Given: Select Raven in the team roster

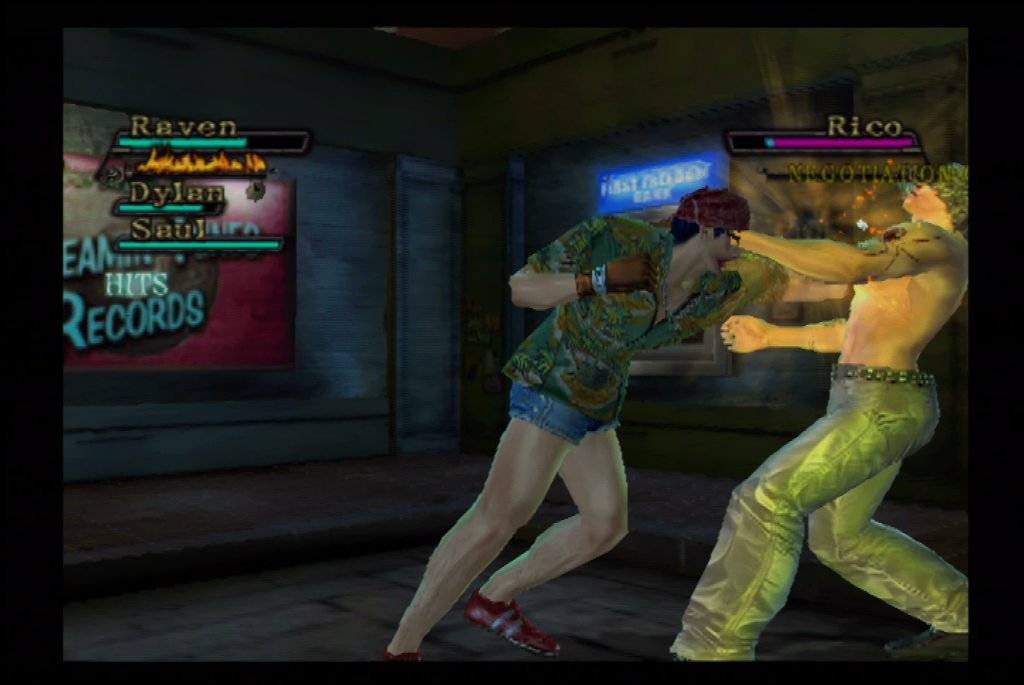Looking at the screenshot, I should click(184, 127).
